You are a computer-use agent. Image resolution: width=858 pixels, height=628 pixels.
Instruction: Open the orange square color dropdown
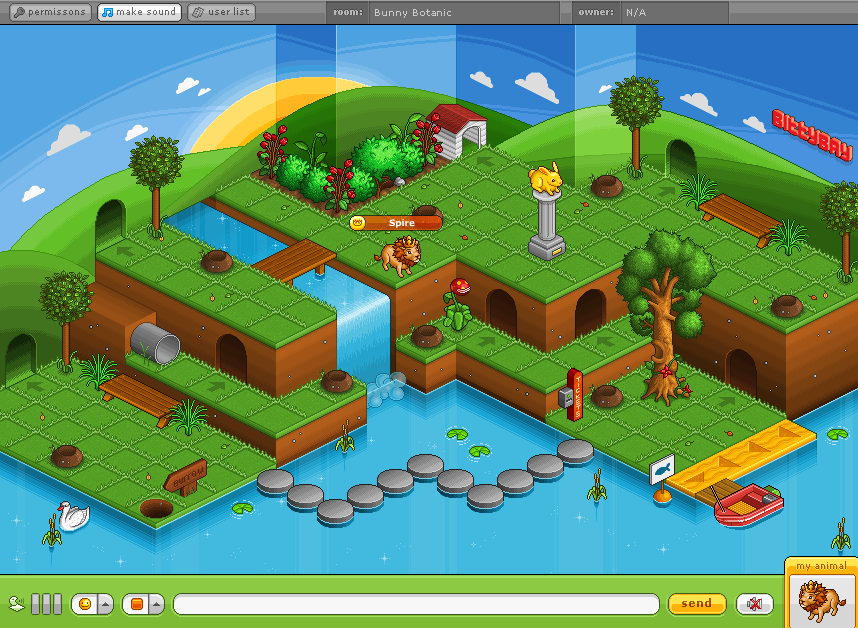tap(143, 604)
